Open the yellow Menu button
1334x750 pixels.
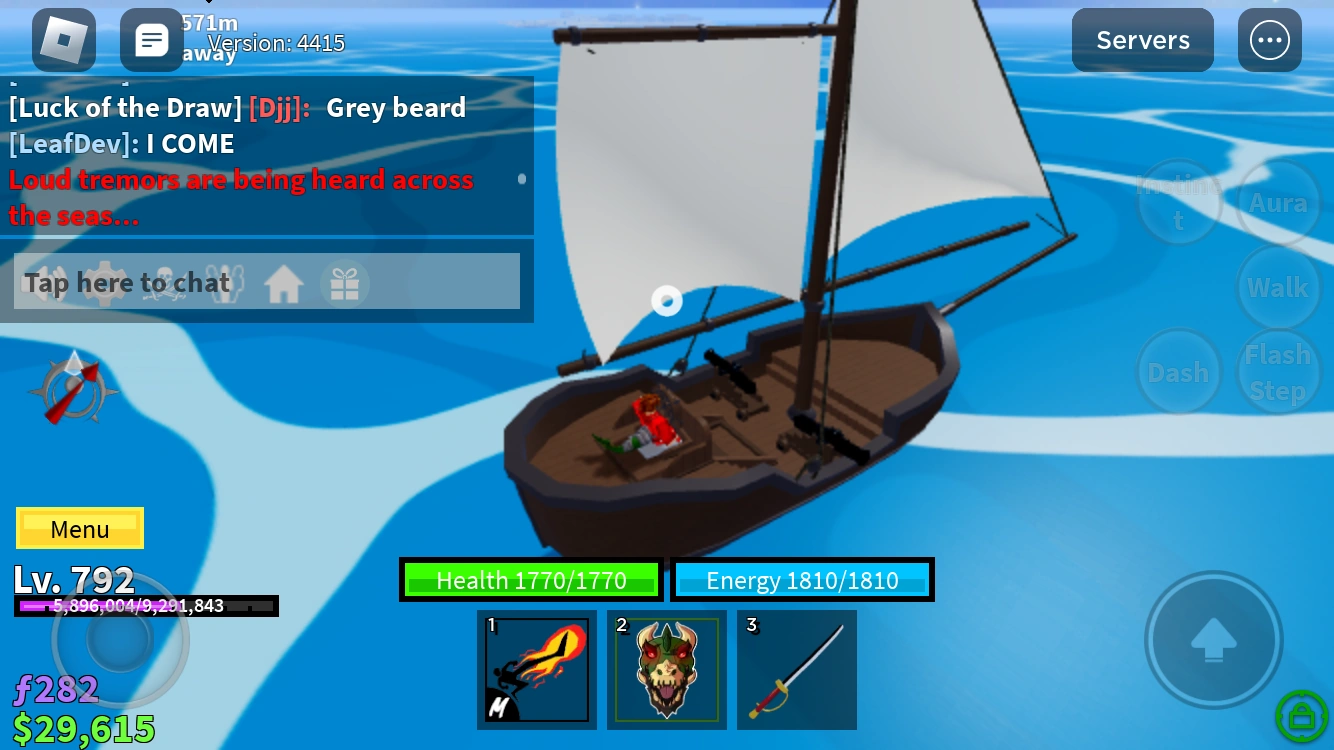[x=79, y=528]
